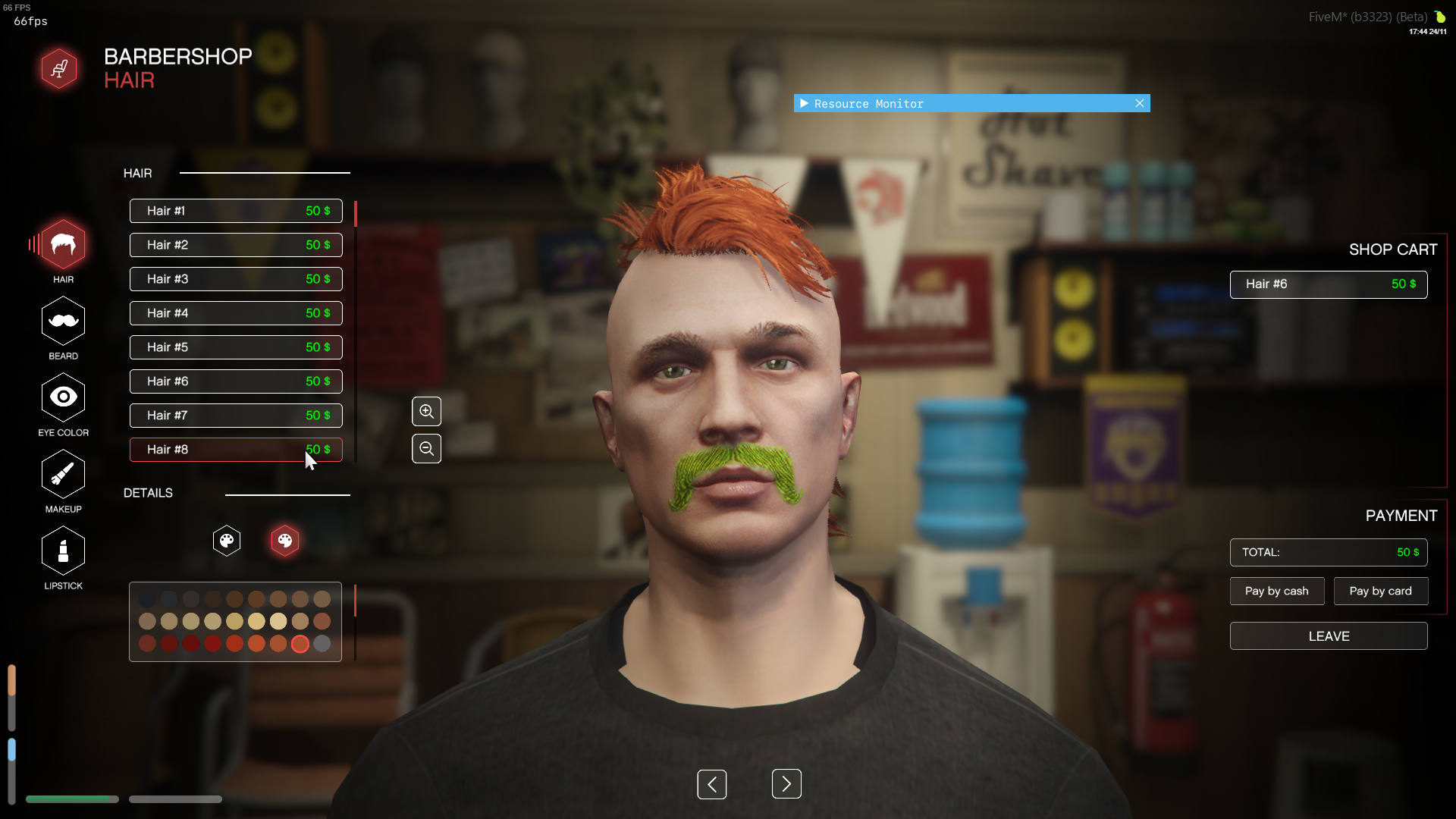Click the Pay by cash button

[1276, 591]
